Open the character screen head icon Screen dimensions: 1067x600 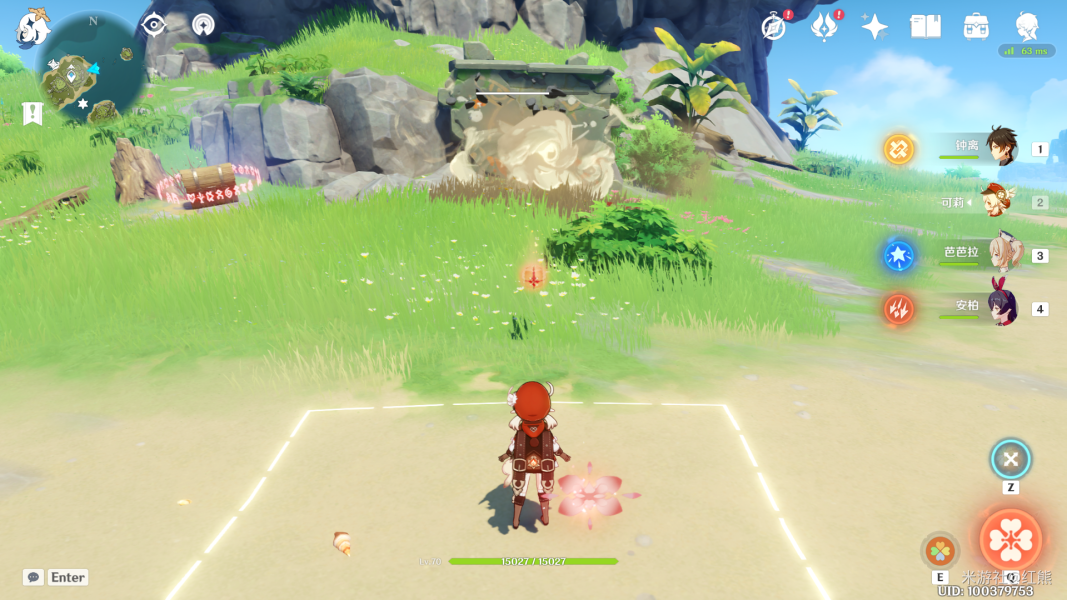(x=1027, y=27)
